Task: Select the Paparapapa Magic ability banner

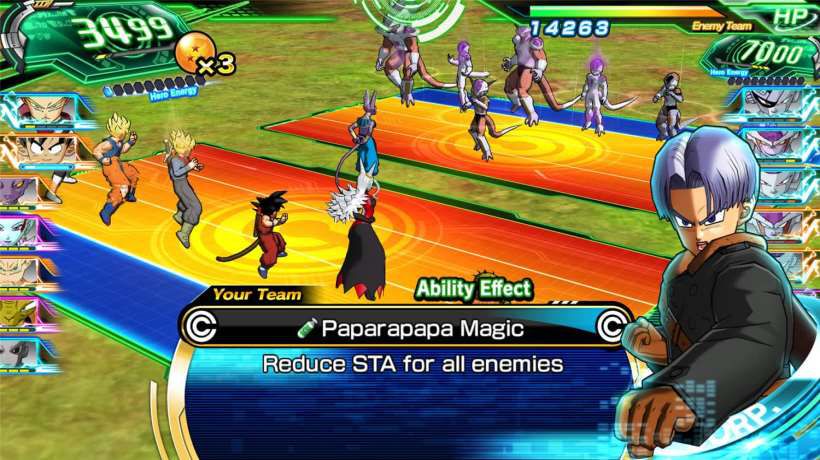Action: pyautogui.click(x=404, y=326)
